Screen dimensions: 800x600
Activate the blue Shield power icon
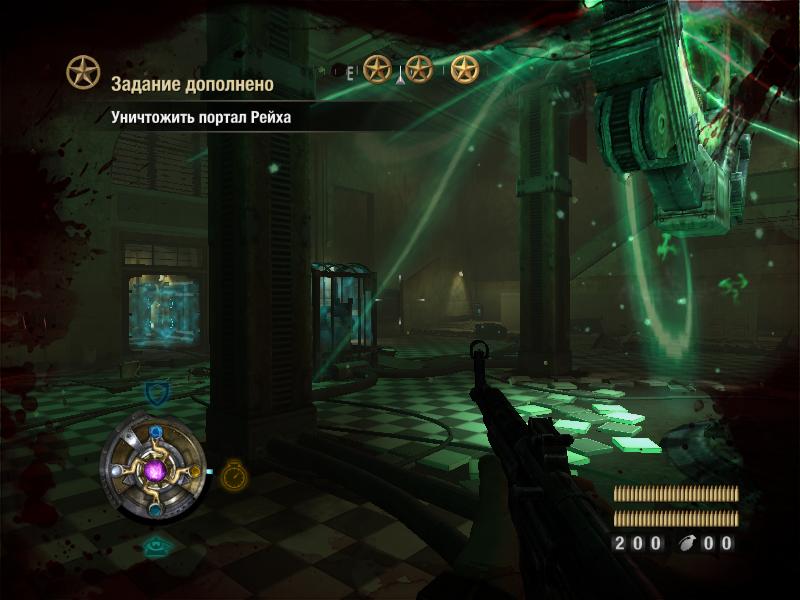(x=156, y=392)
